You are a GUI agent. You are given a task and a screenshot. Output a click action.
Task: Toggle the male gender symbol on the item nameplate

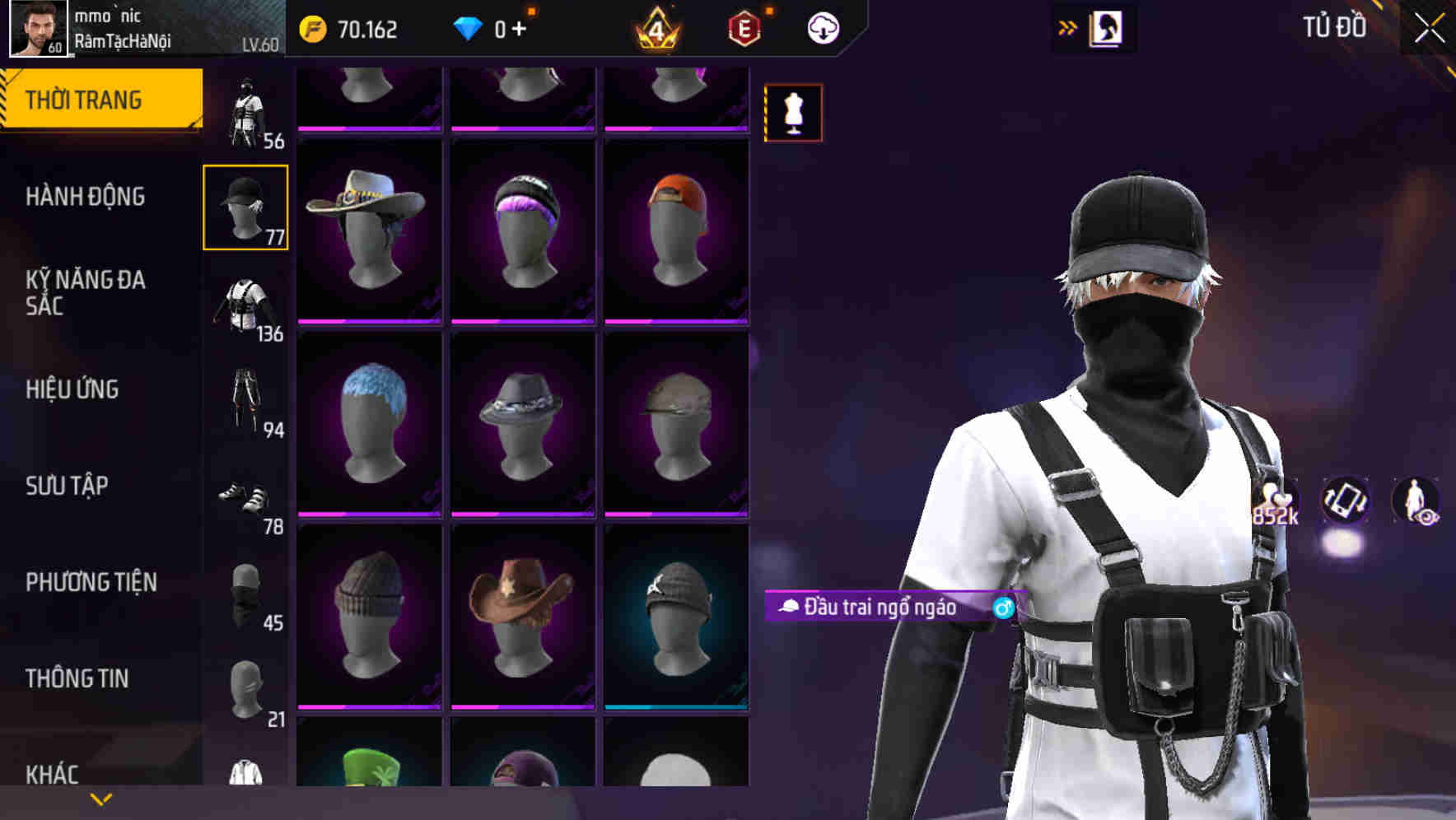1003,608
